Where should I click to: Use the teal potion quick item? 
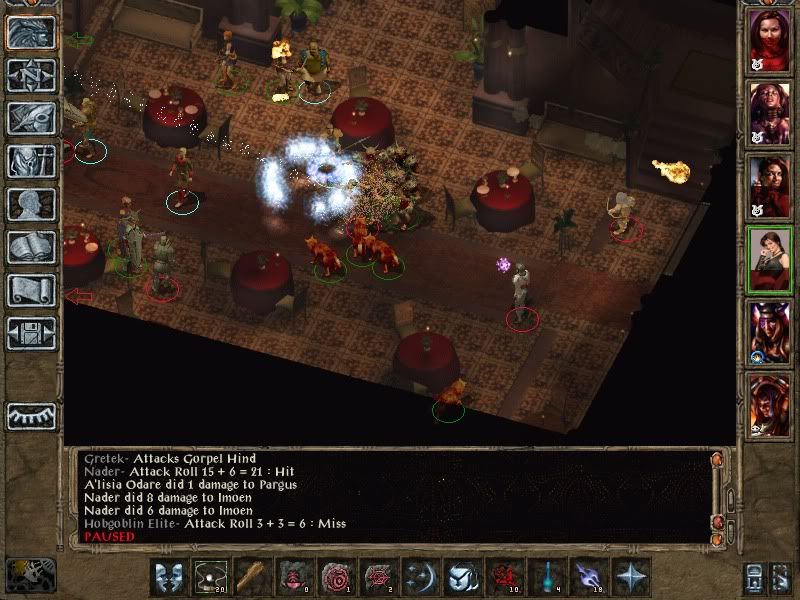pyautogui.click(x=545, y=578)
